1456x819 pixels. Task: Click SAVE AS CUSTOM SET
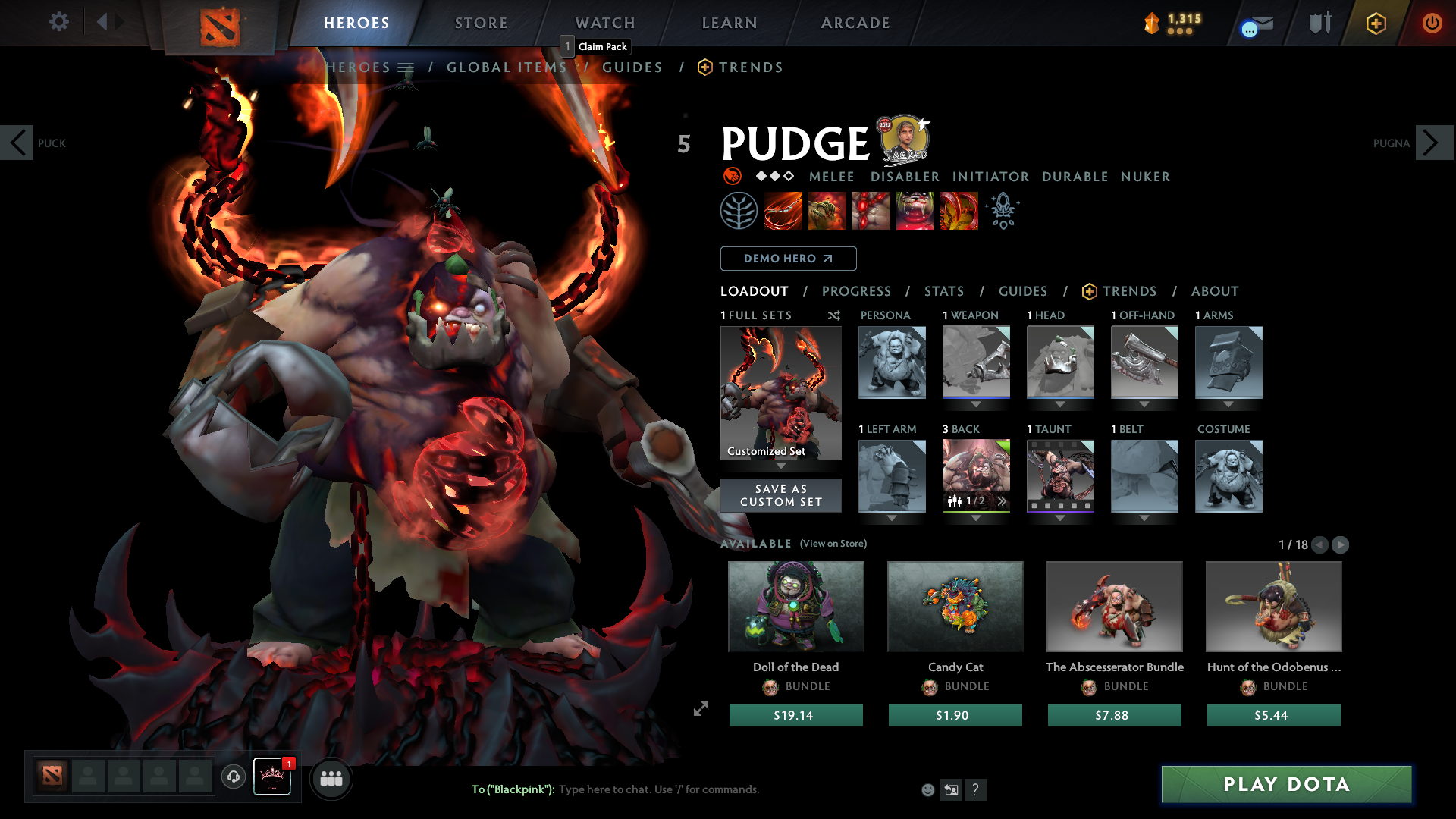point(780,495)
